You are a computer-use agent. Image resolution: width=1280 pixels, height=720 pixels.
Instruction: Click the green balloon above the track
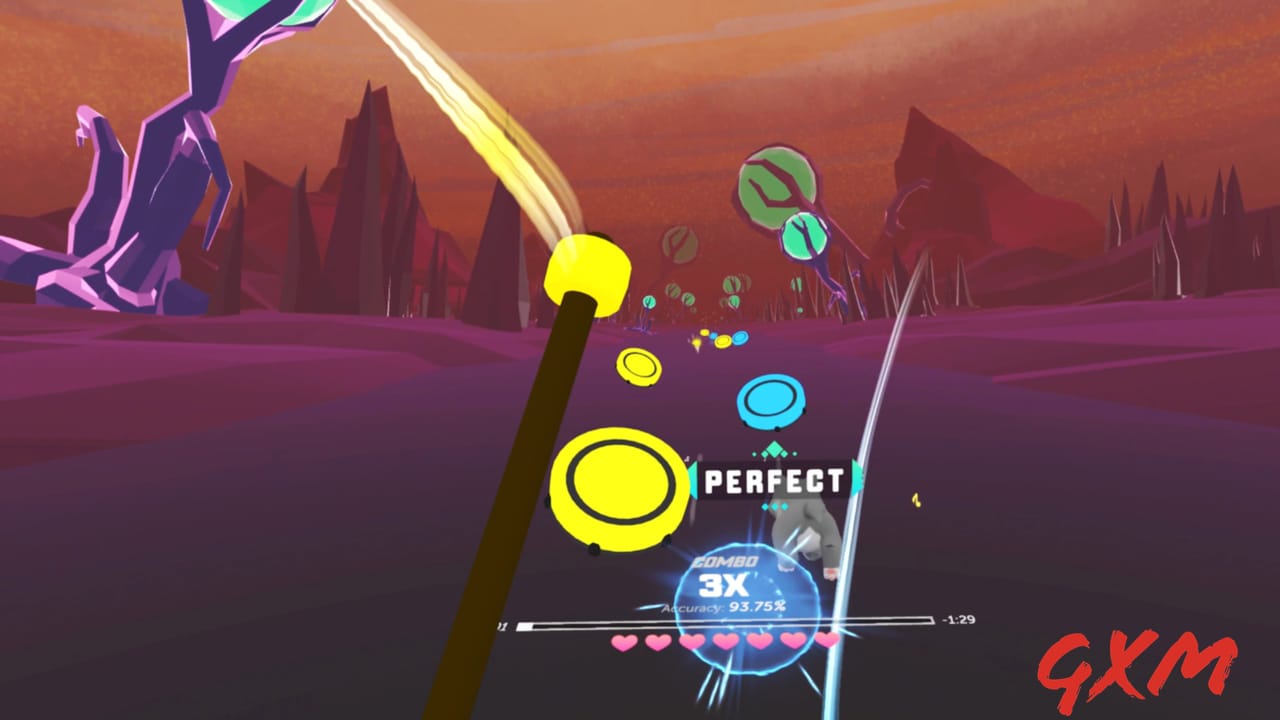pyautogui.click(x=775, y=185)
